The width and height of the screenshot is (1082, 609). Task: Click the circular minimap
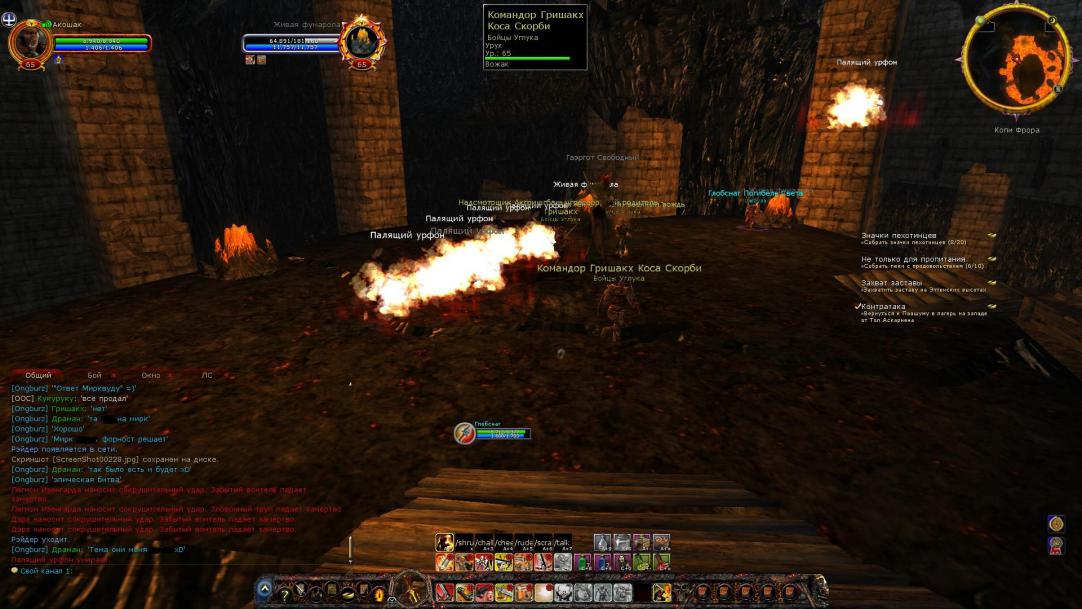point(1015,62)
